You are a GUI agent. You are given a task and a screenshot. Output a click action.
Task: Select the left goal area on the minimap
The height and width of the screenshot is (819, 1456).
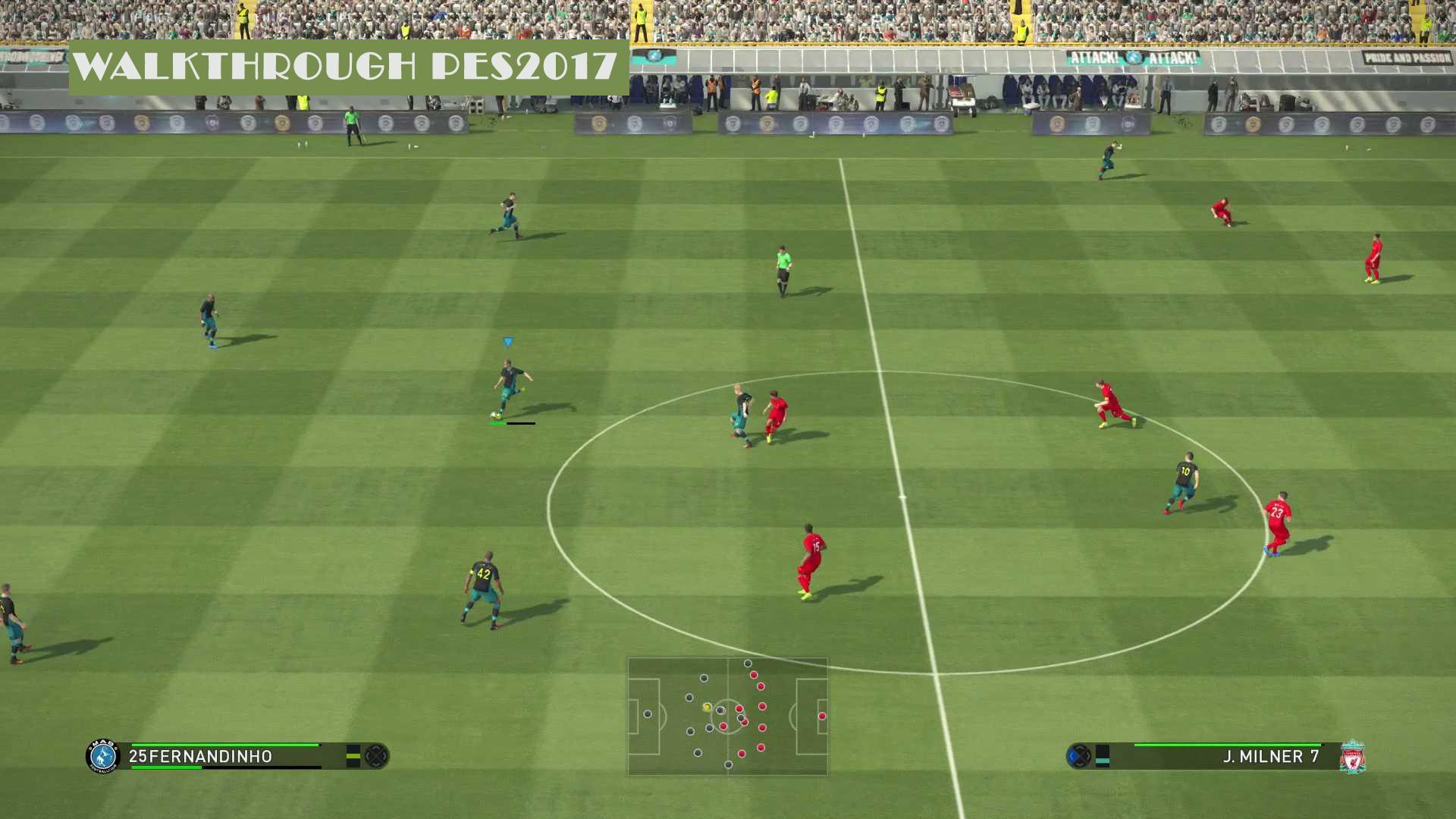[643, 717]
